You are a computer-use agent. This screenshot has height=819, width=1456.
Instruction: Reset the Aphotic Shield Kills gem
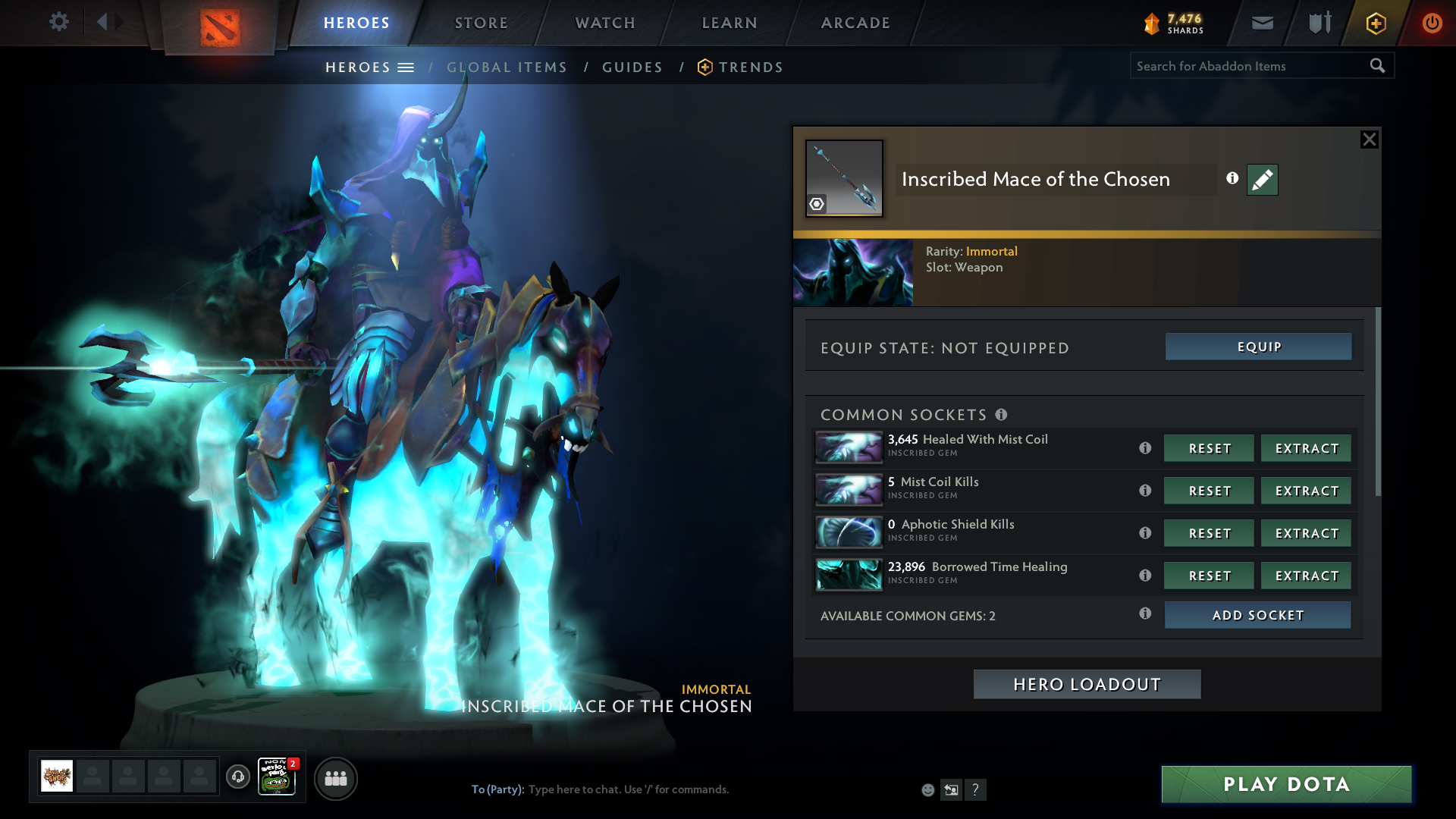[1209, 533]
